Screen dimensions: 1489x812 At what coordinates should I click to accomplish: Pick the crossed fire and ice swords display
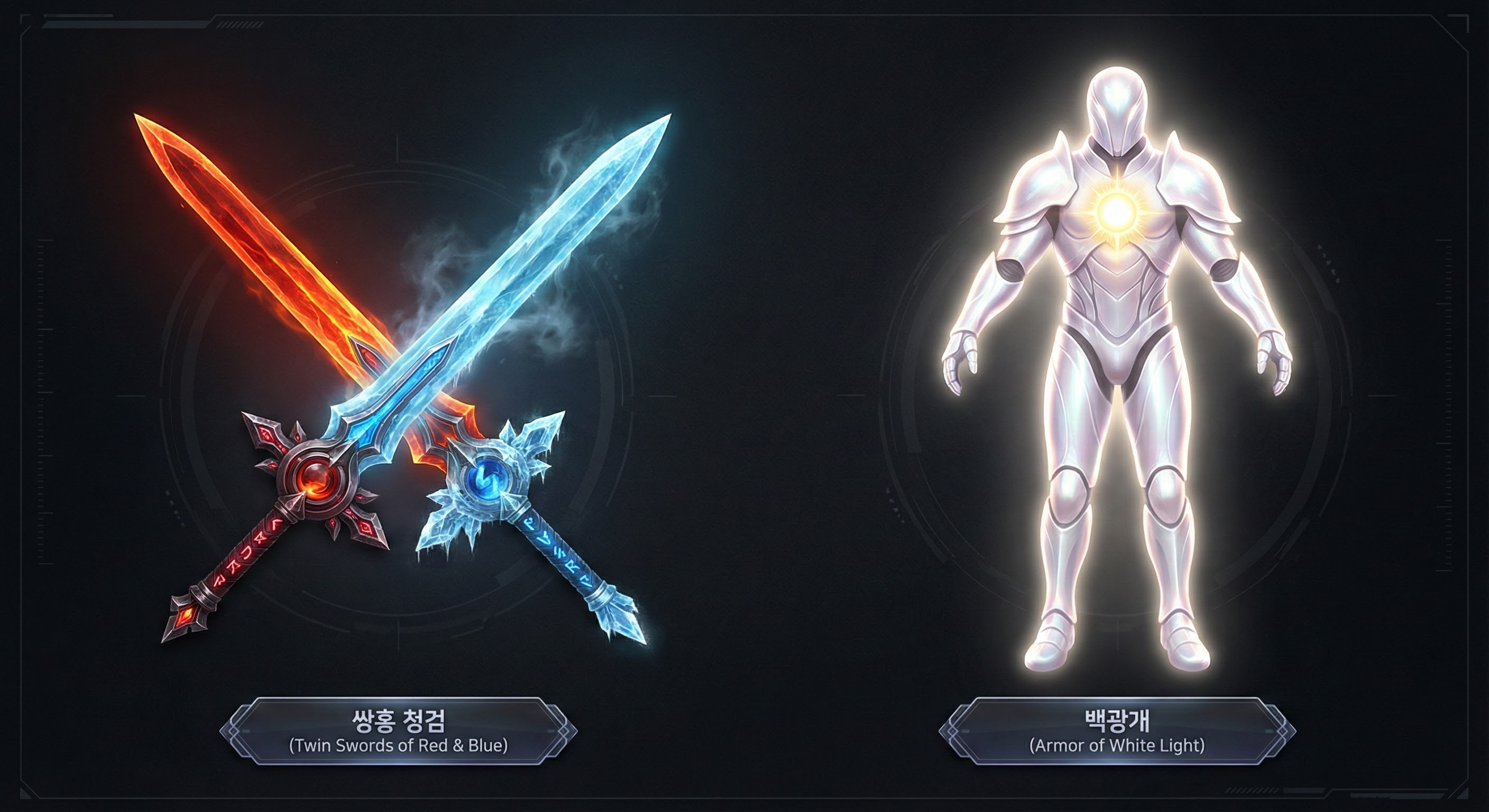(x=399, y=376)
